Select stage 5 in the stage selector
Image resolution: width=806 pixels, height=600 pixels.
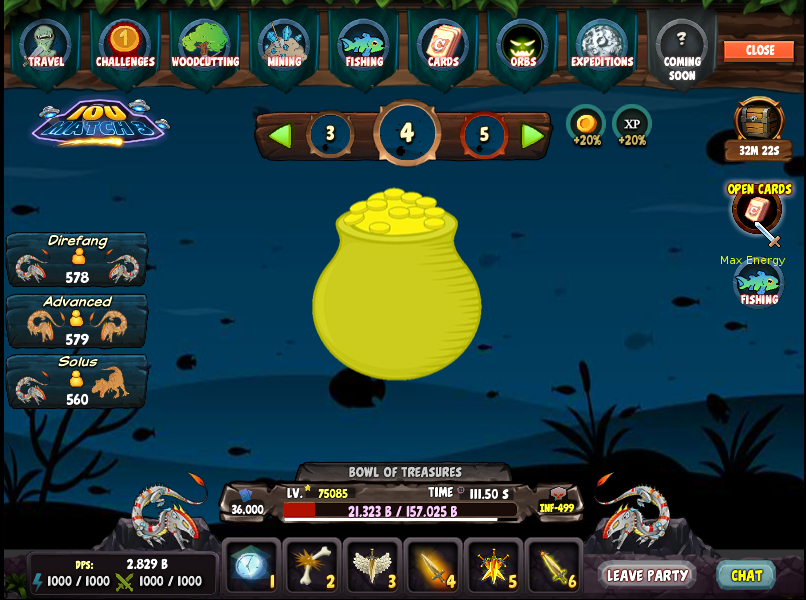tap(484, 135)
